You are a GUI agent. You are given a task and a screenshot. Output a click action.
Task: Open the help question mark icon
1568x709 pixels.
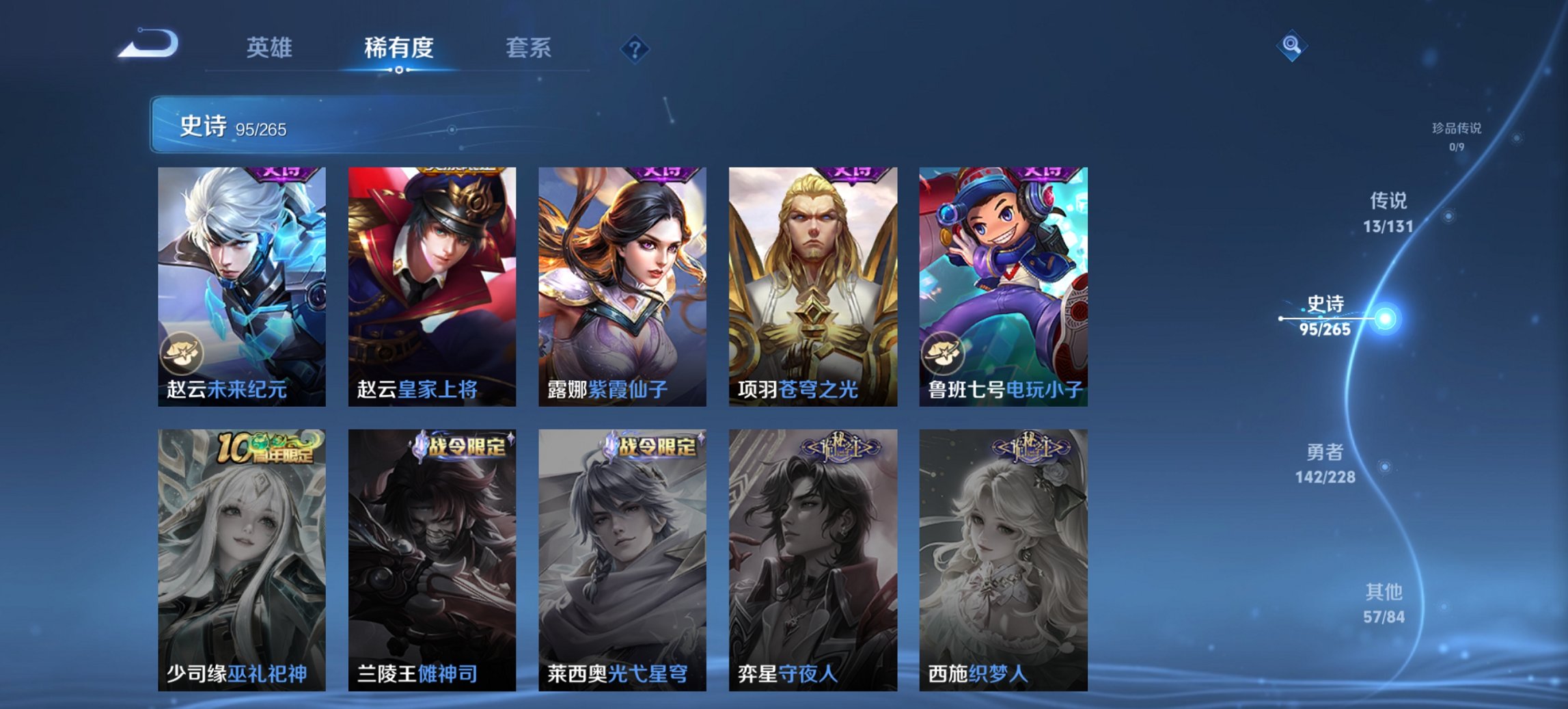click(634, 47)
